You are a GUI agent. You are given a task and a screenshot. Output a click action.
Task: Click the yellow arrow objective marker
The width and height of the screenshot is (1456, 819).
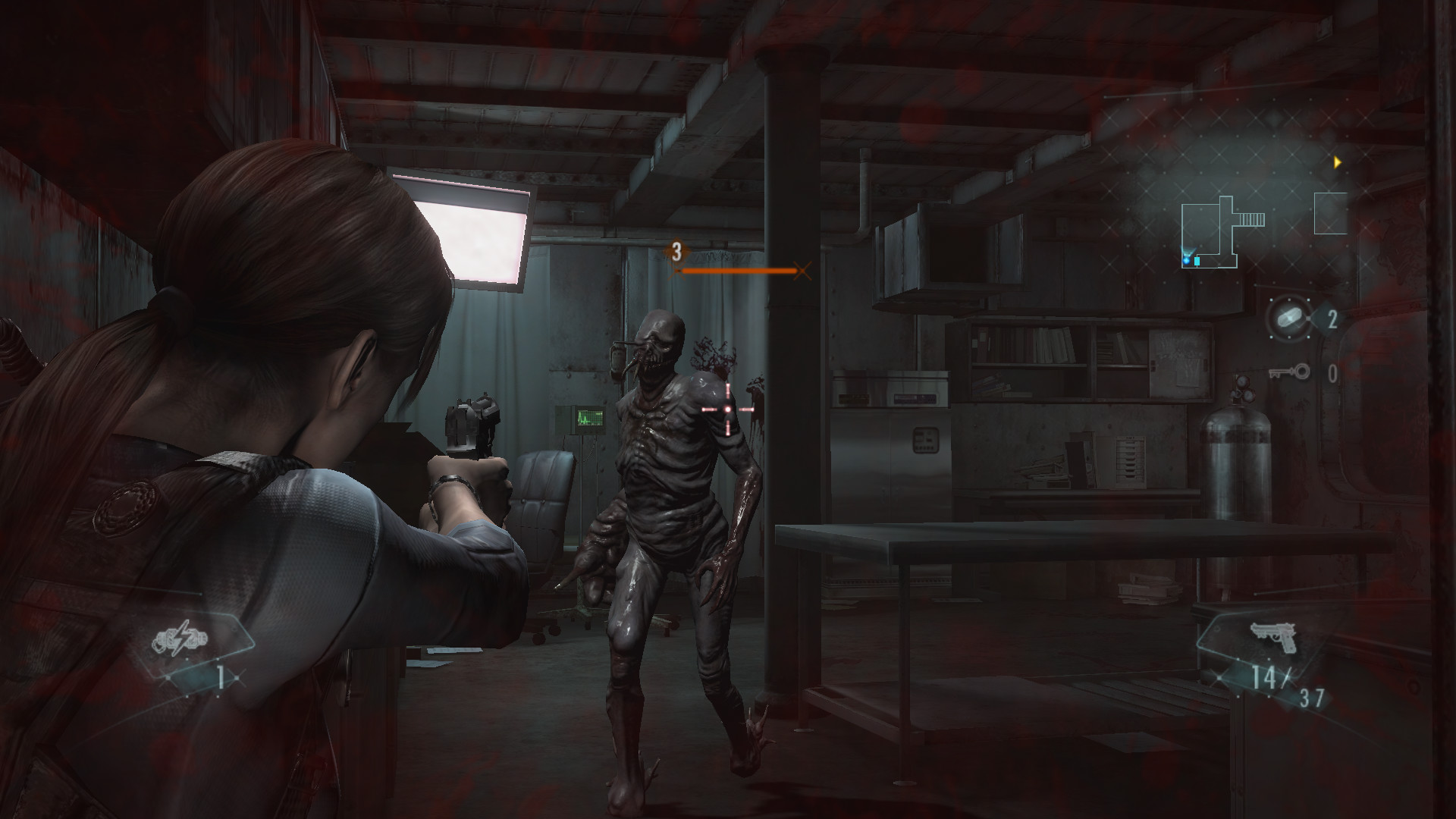click(x=1338, y=162)
